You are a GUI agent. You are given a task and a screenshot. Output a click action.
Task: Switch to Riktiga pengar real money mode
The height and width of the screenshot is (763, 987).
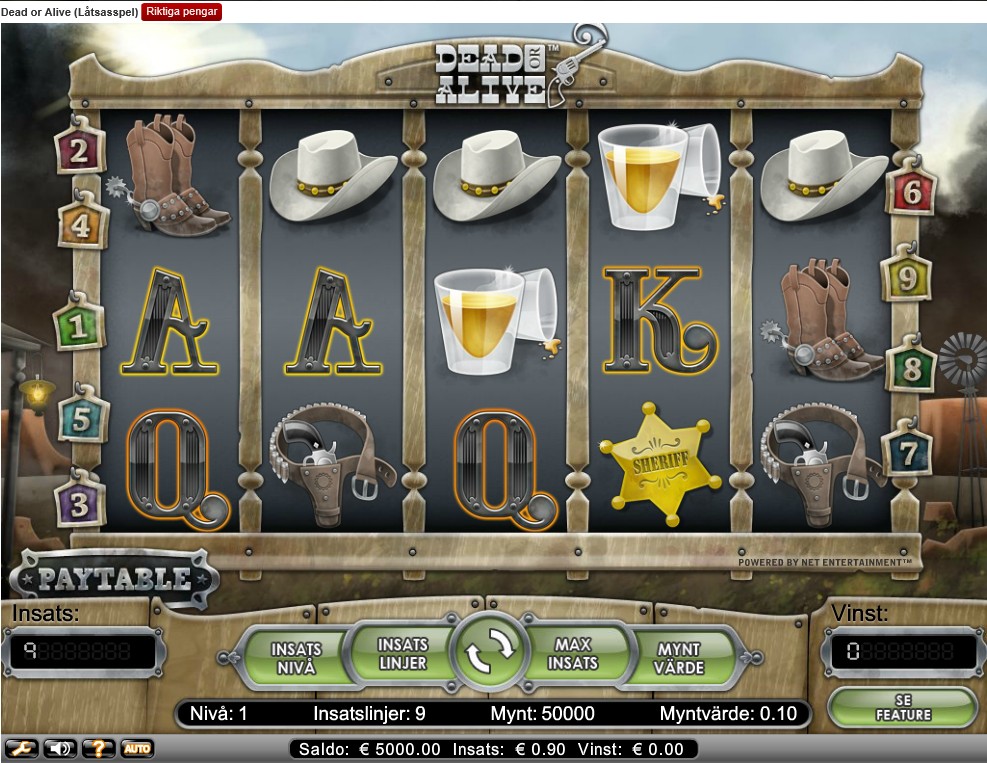point(182,12)
